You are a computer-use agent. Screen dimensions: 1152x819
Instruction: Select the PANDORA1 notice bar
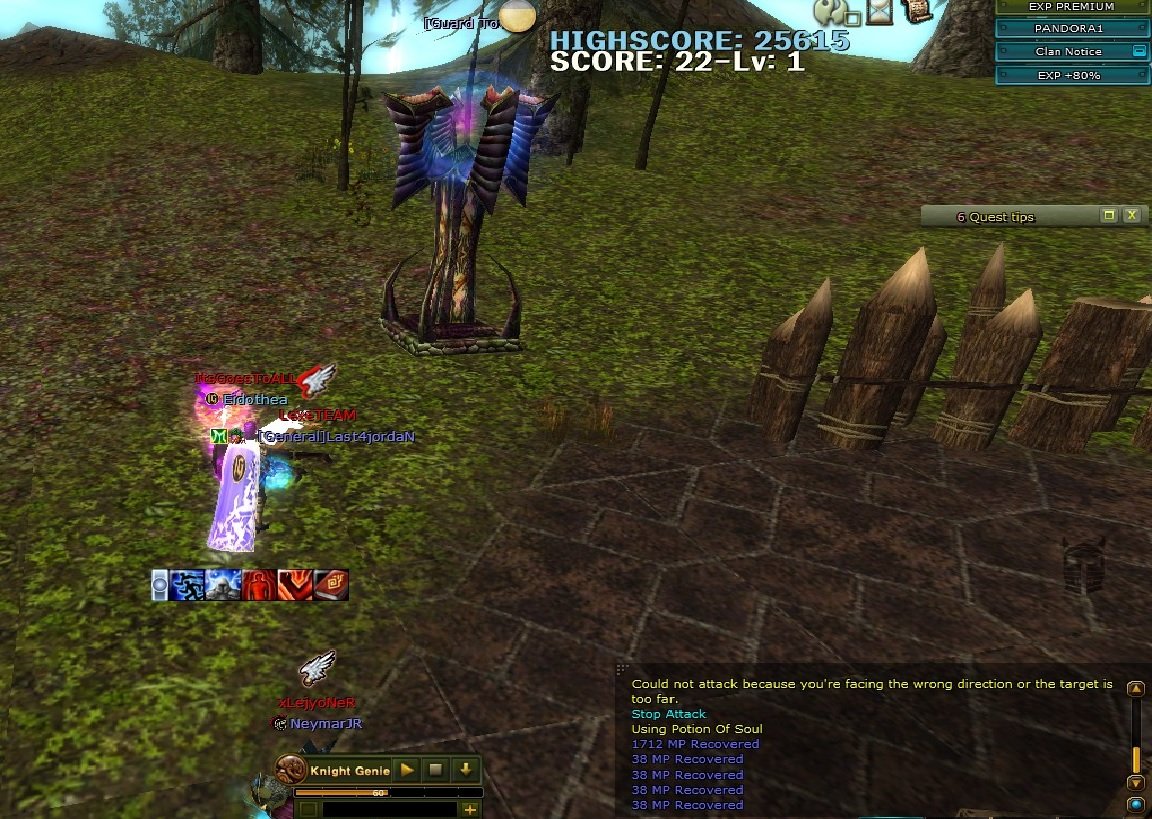tap(1070, 28)
